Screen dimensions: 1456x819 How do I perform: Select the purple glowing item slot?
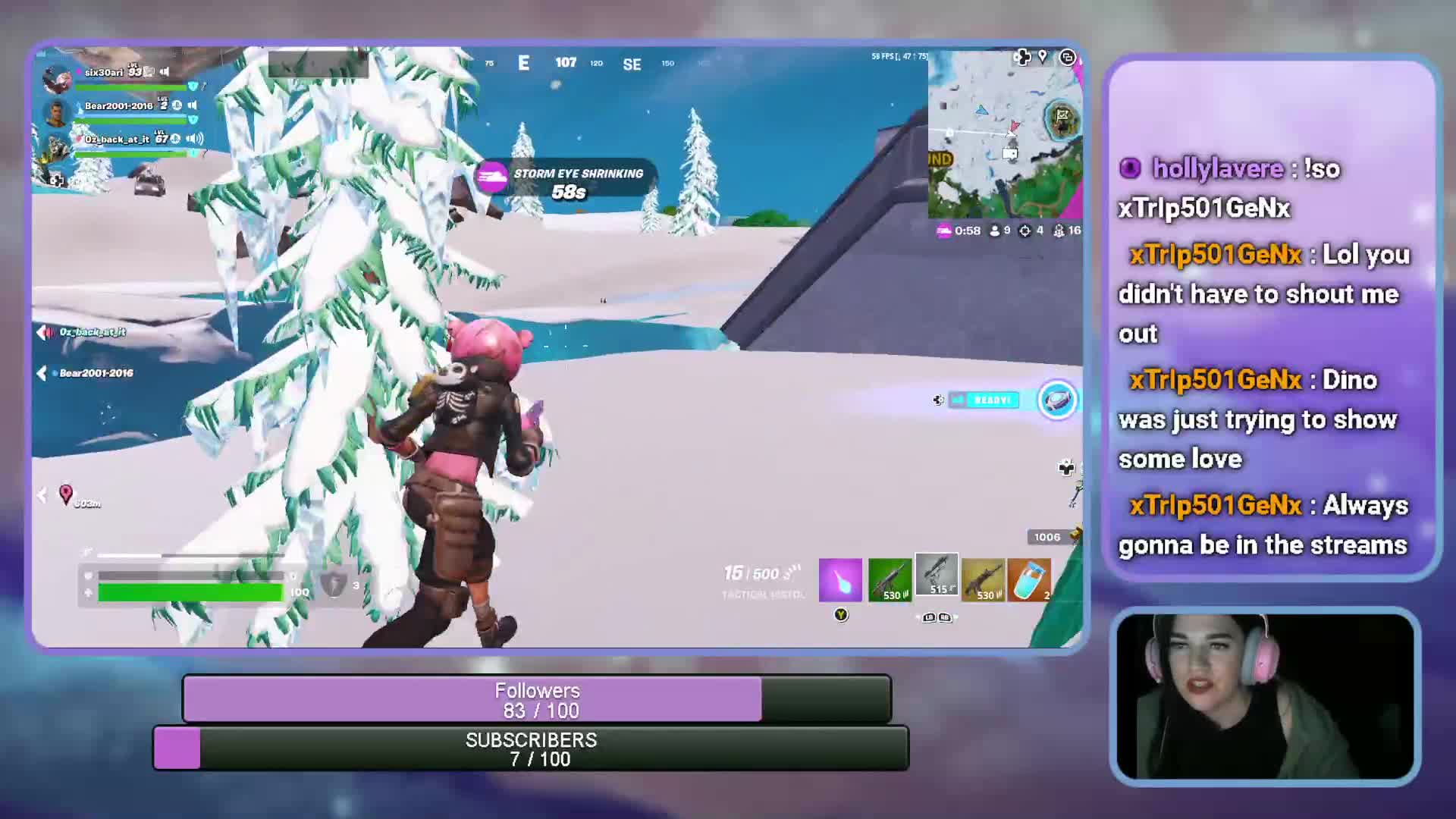coord(840,580)
